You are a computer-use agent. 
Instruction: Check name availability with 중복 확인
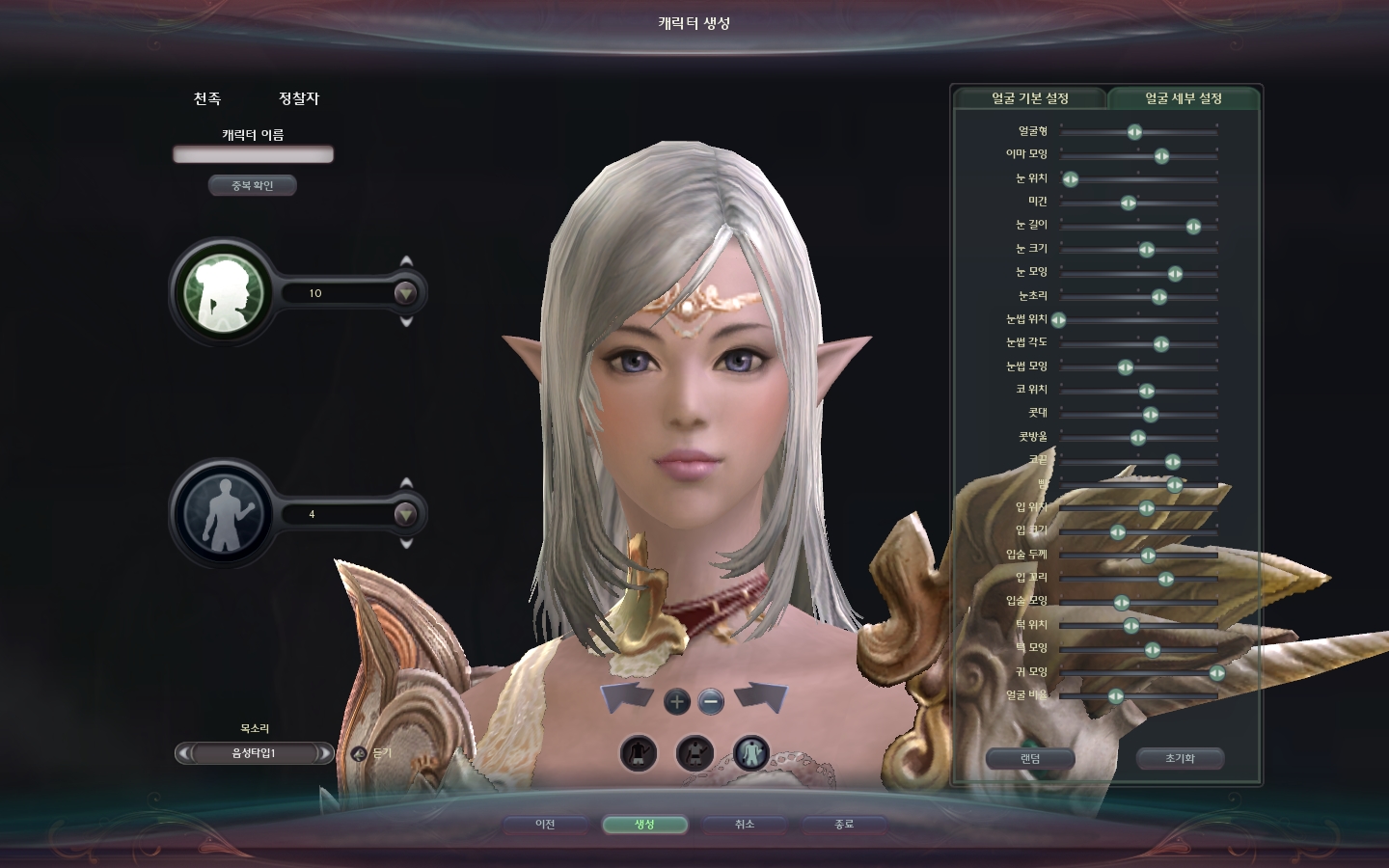click(x=253, y=185)
